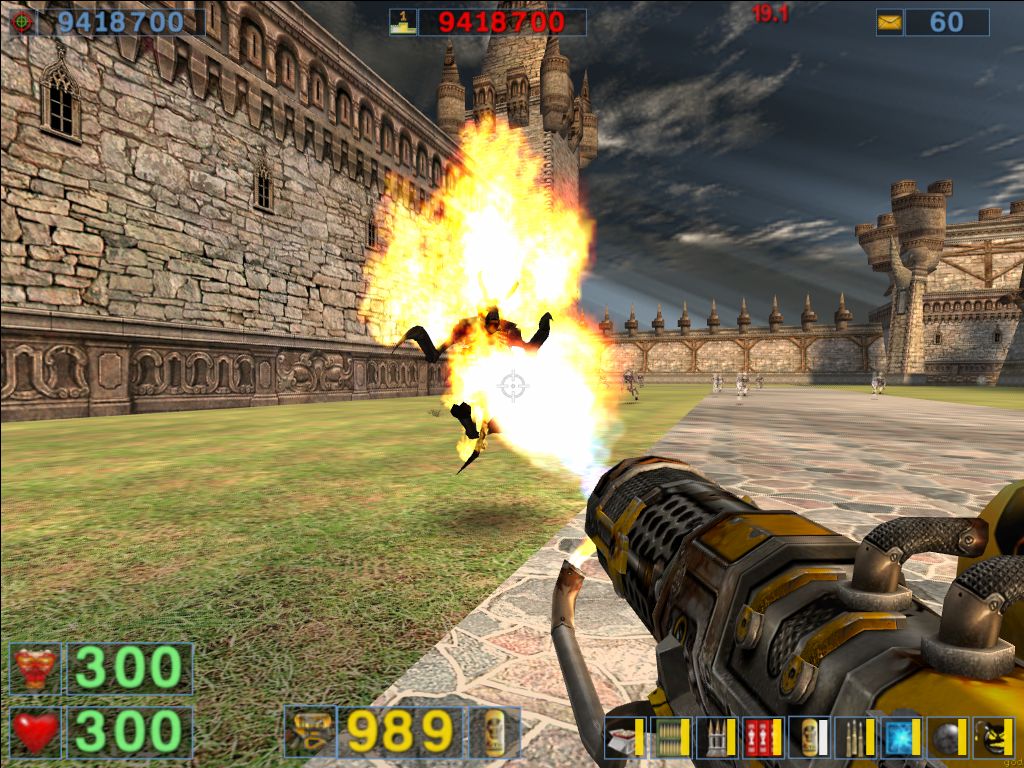Select the sniper bullets ammo icon

pos(853,737)
